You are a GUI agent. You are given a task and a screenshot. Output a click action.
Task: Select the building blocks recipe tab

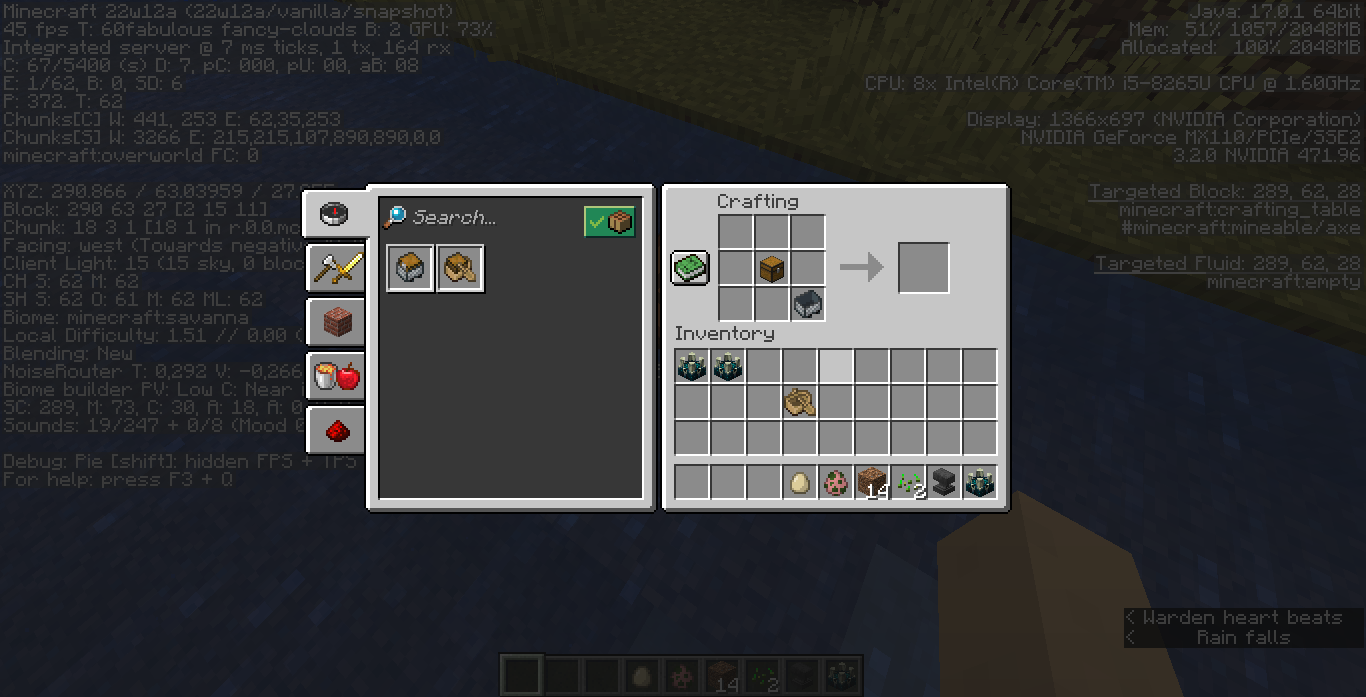tap(336, 322)
